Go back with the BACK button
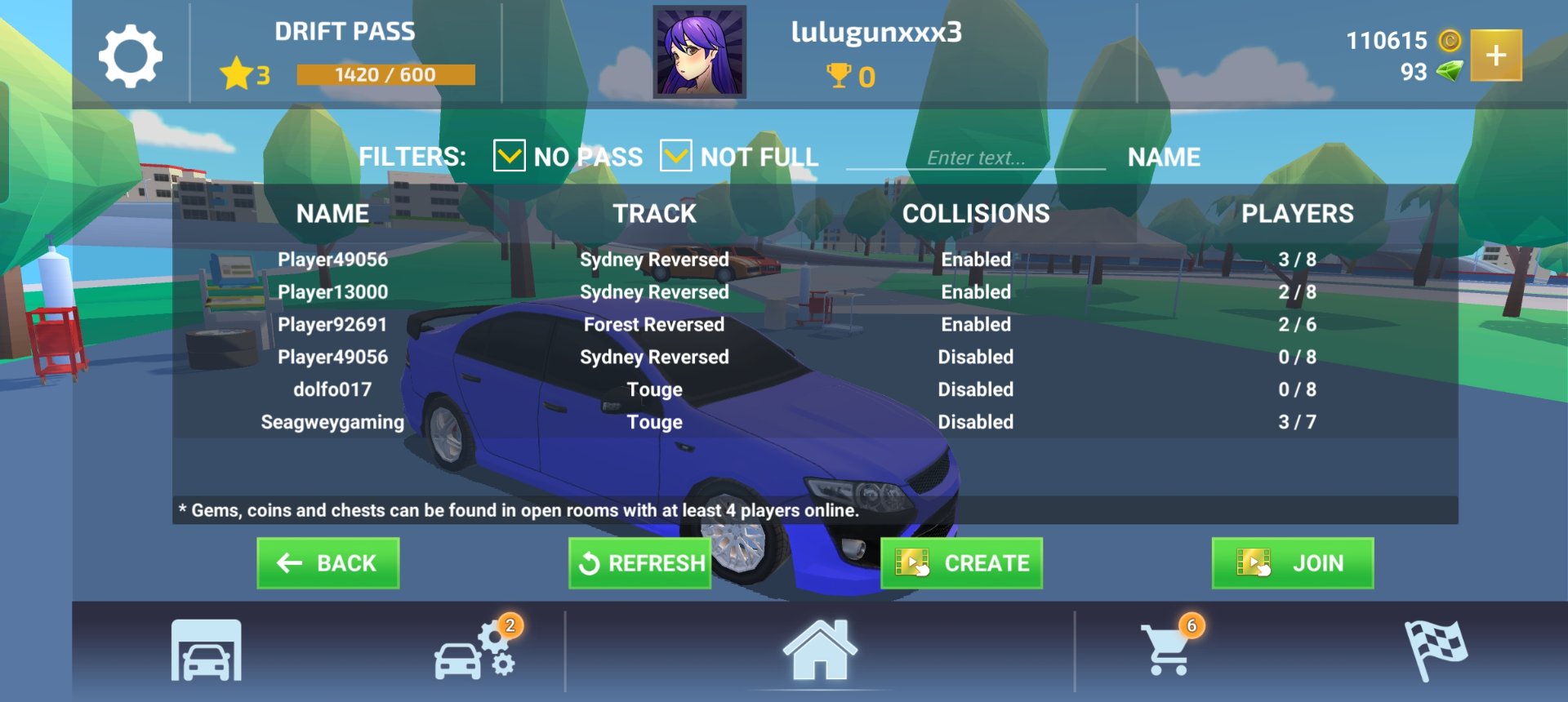The image size is (1568, 702). (x=327, y=563)
